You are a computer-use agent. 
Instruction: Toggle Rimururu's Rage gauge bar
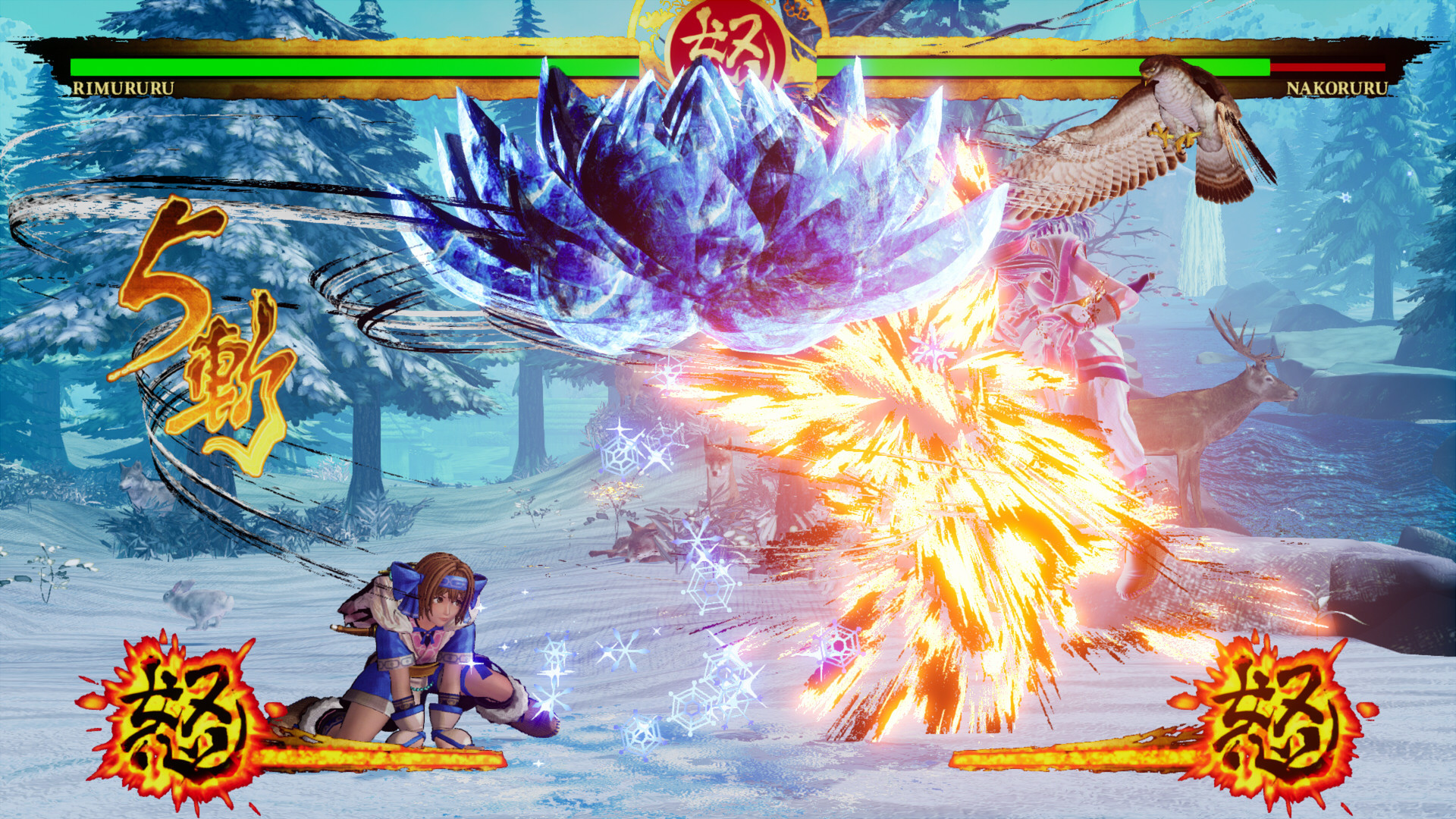click(x=379, y=758)
